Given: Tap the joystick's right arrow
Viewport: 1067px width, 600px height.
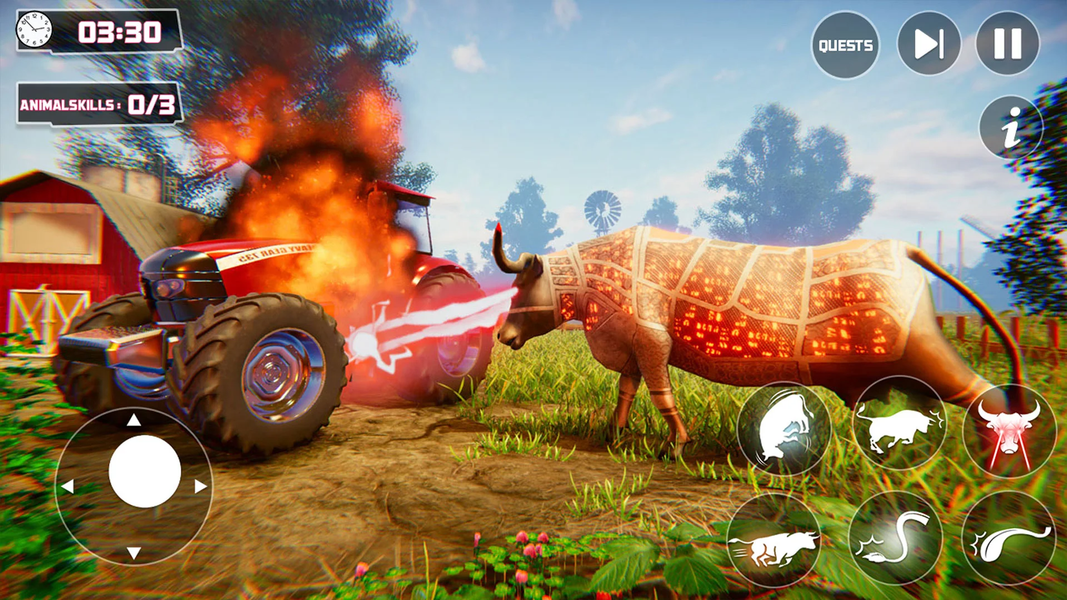Looking at the screenshot, I should point(200,487).
